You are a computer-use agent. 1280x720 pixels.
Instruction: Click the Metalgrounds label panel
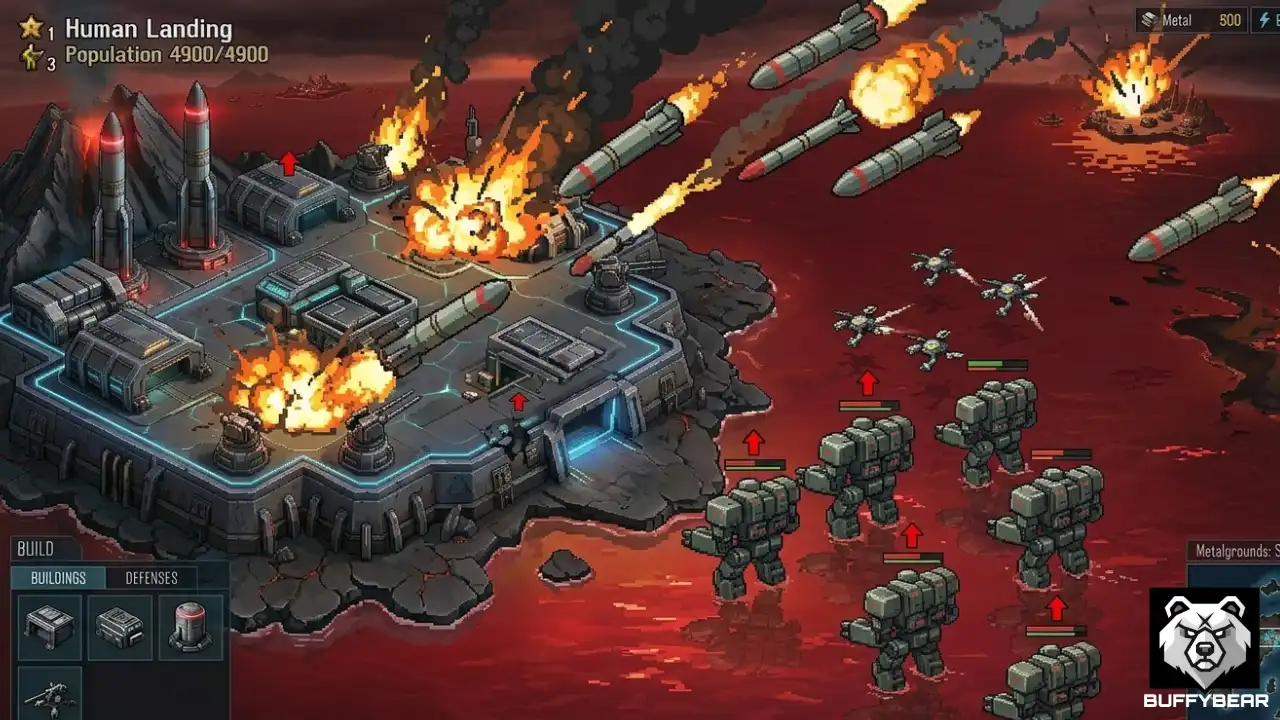click(x=1233, y=548)
